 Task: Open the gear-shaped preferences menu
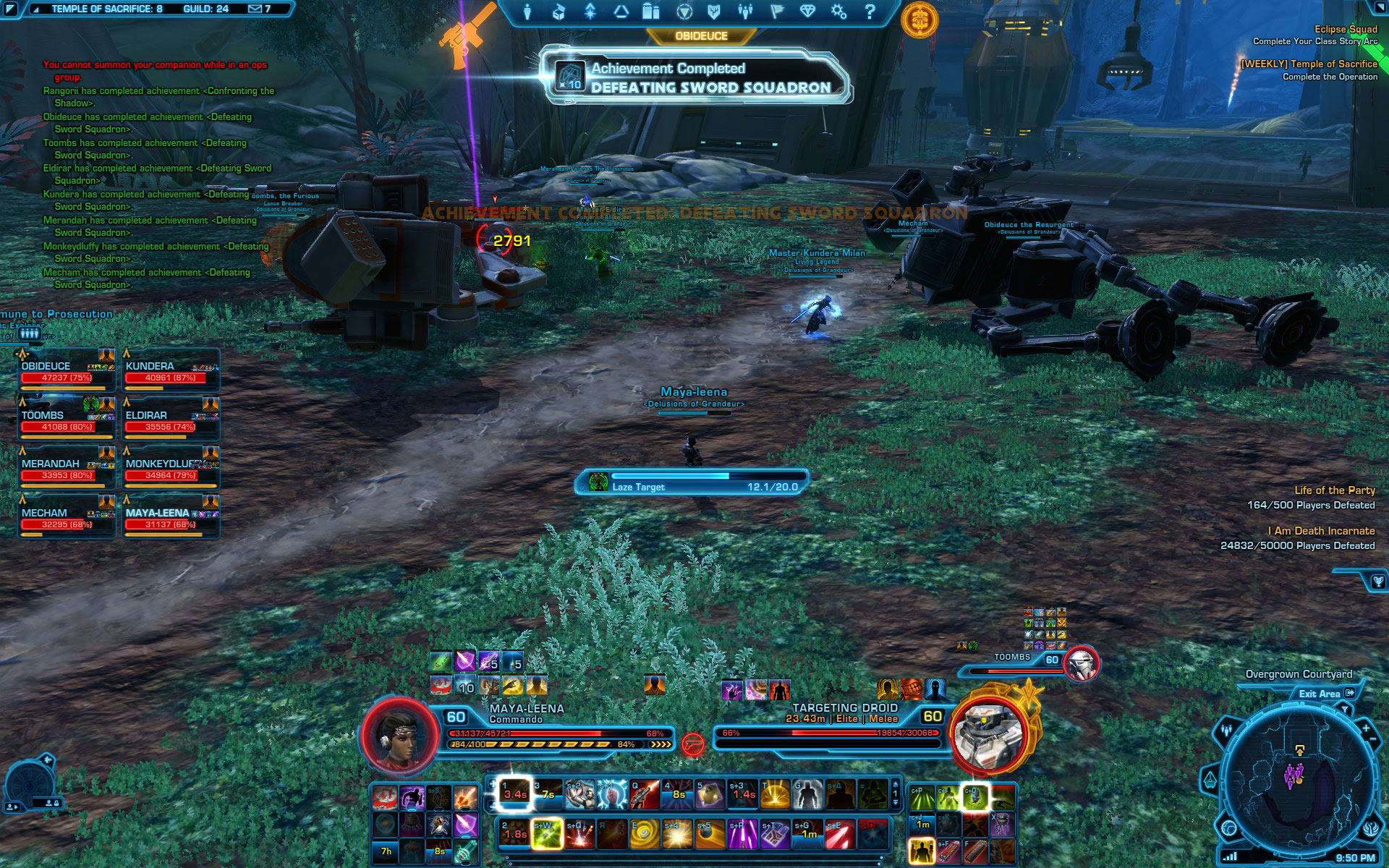click(838, 12)
